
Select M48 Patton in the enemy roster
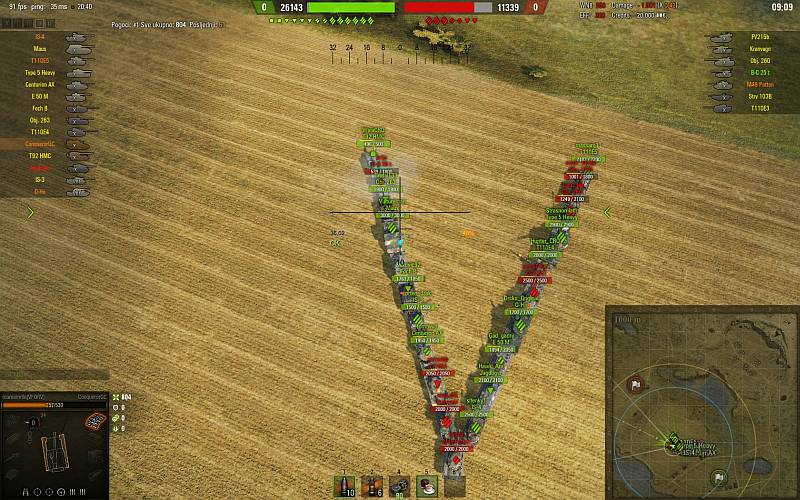pyautogui.click(x=757, y=85)
